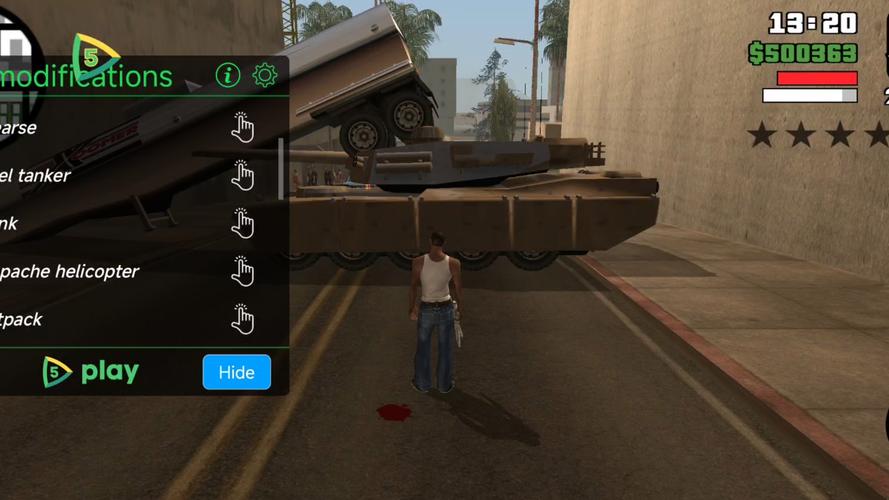
Task: Select the Apache helicopter modification
Action: click(x=242, y=271)
